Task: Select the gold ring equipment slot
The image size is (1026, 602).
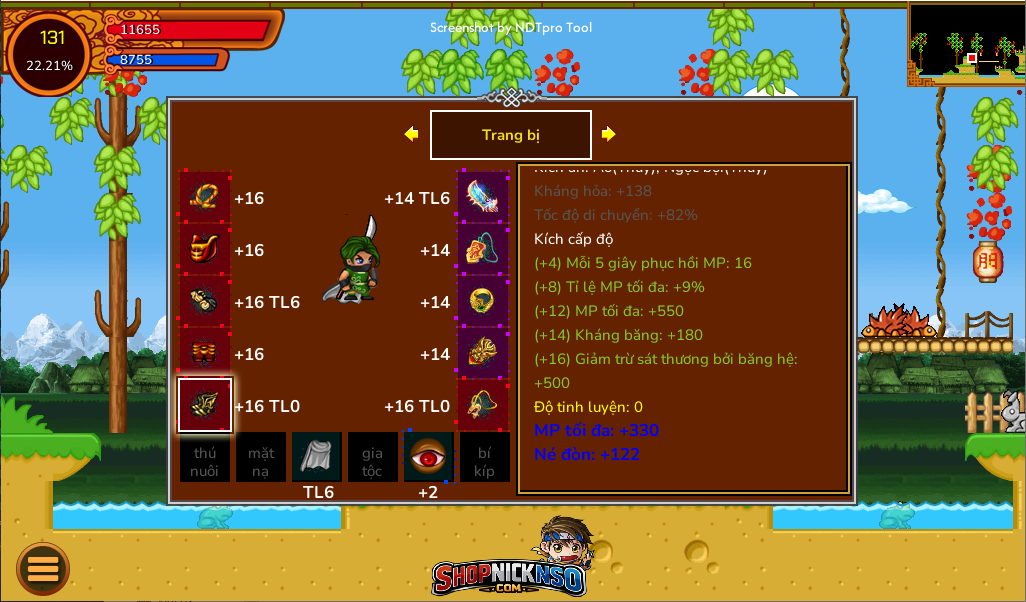Action: pyautogui.click(x=484, y=301)
